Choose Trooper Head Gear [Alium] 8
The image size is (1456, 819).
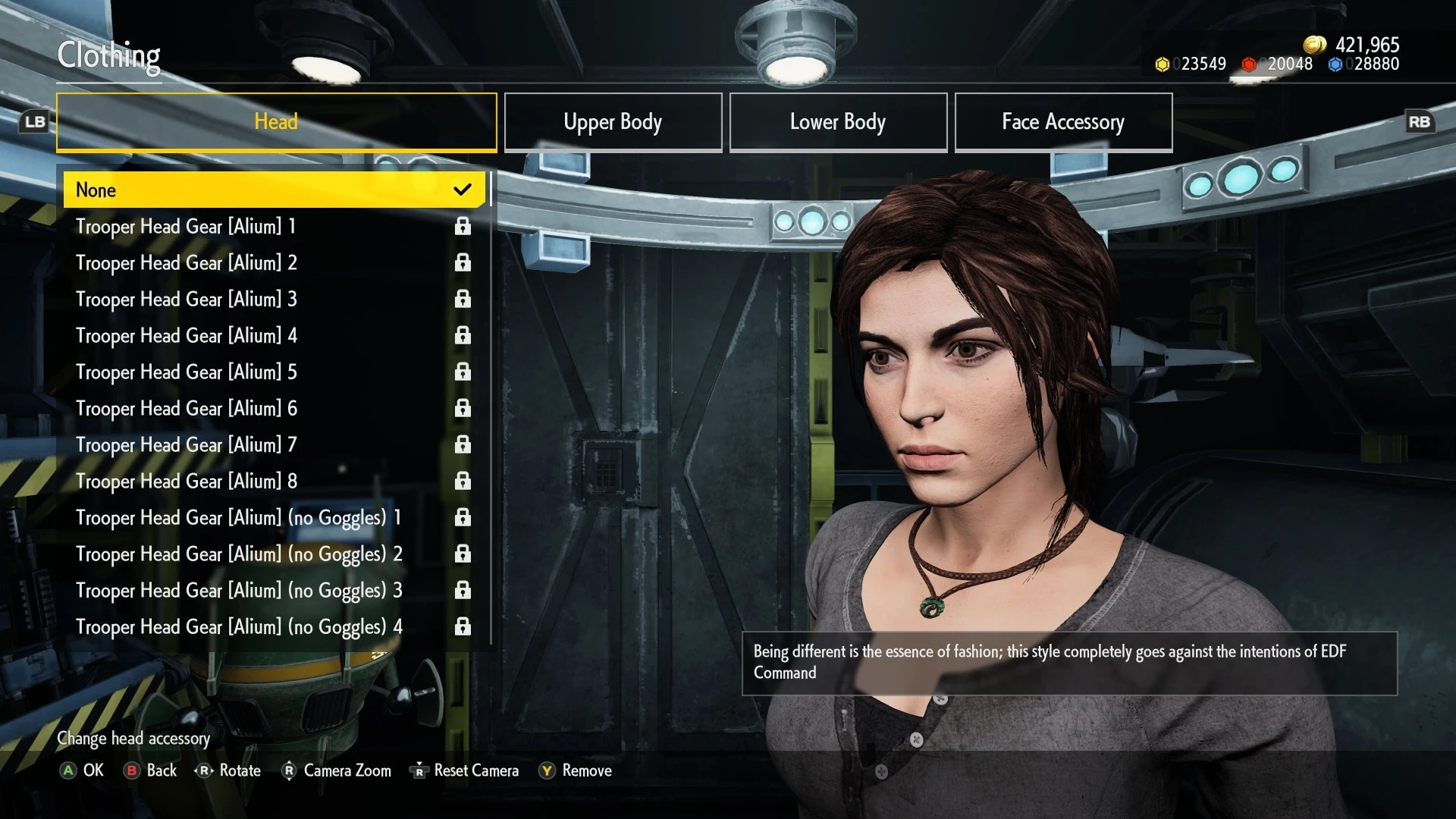point(273,481)
